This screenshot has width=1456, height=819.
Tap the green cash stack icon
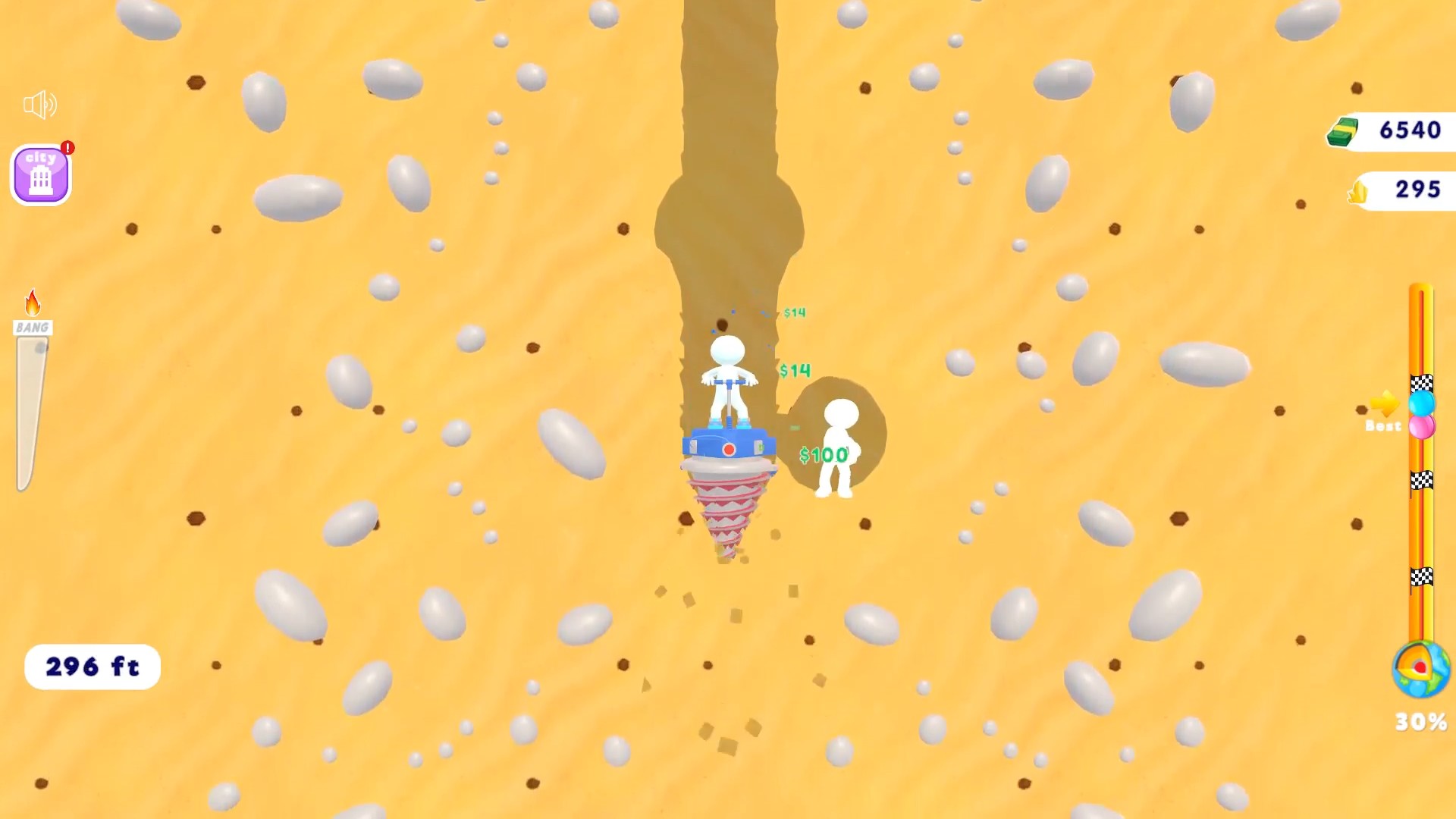click(x=1345, y=131)
